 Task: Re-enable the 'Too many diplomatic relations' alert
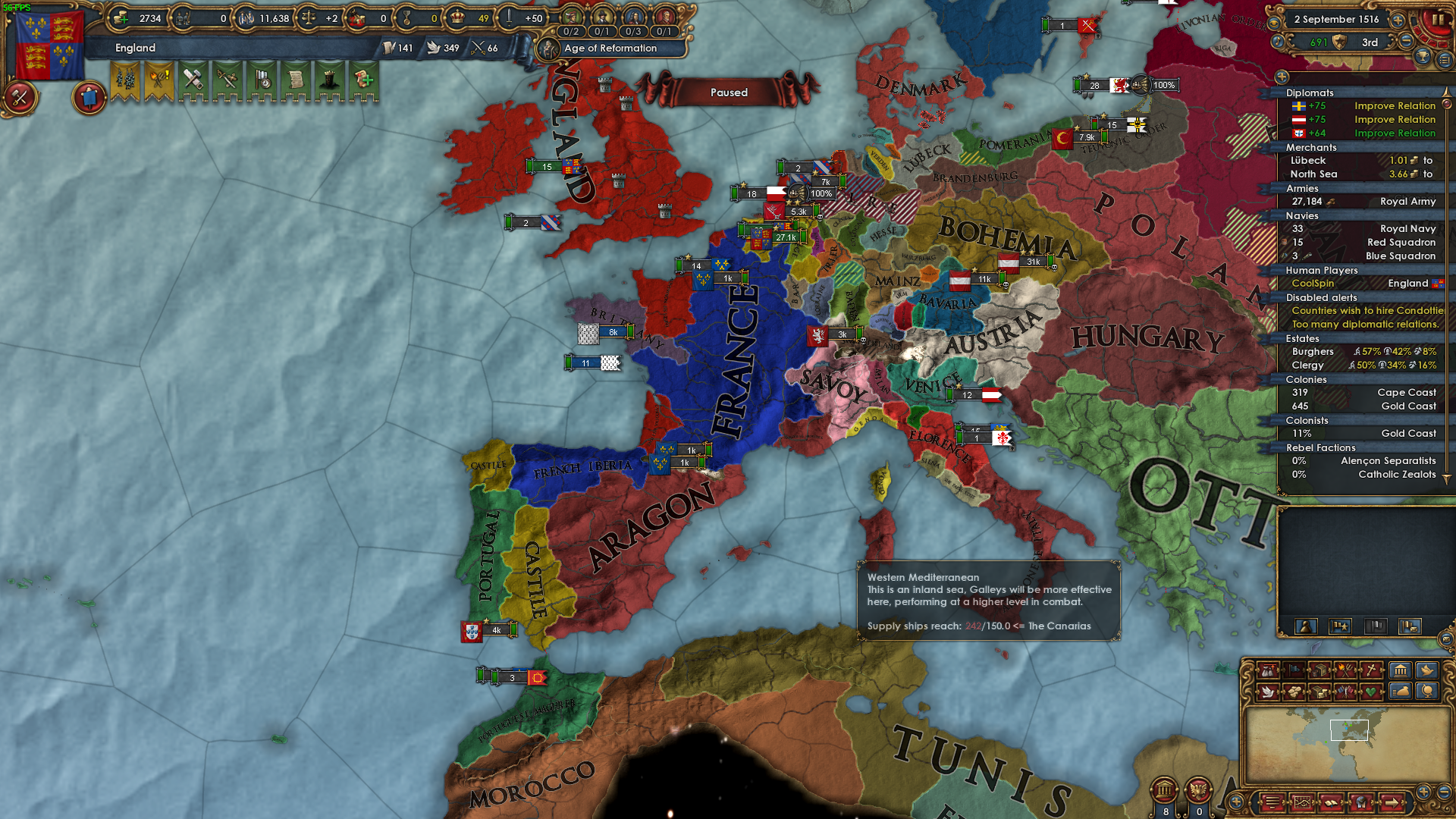point(1365,324)
